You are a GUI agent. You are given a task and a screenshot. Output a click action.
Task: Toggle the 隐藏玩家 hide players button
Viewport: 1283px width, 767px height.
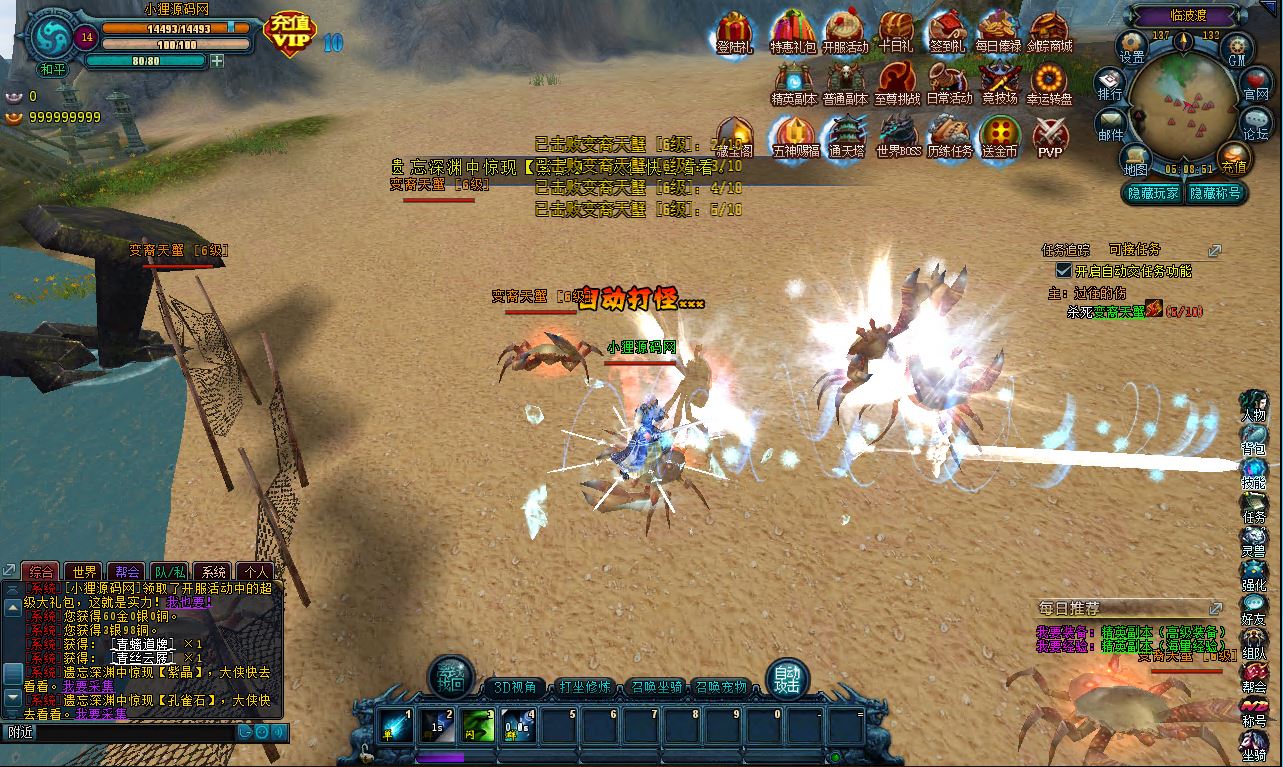point(1153,193)
